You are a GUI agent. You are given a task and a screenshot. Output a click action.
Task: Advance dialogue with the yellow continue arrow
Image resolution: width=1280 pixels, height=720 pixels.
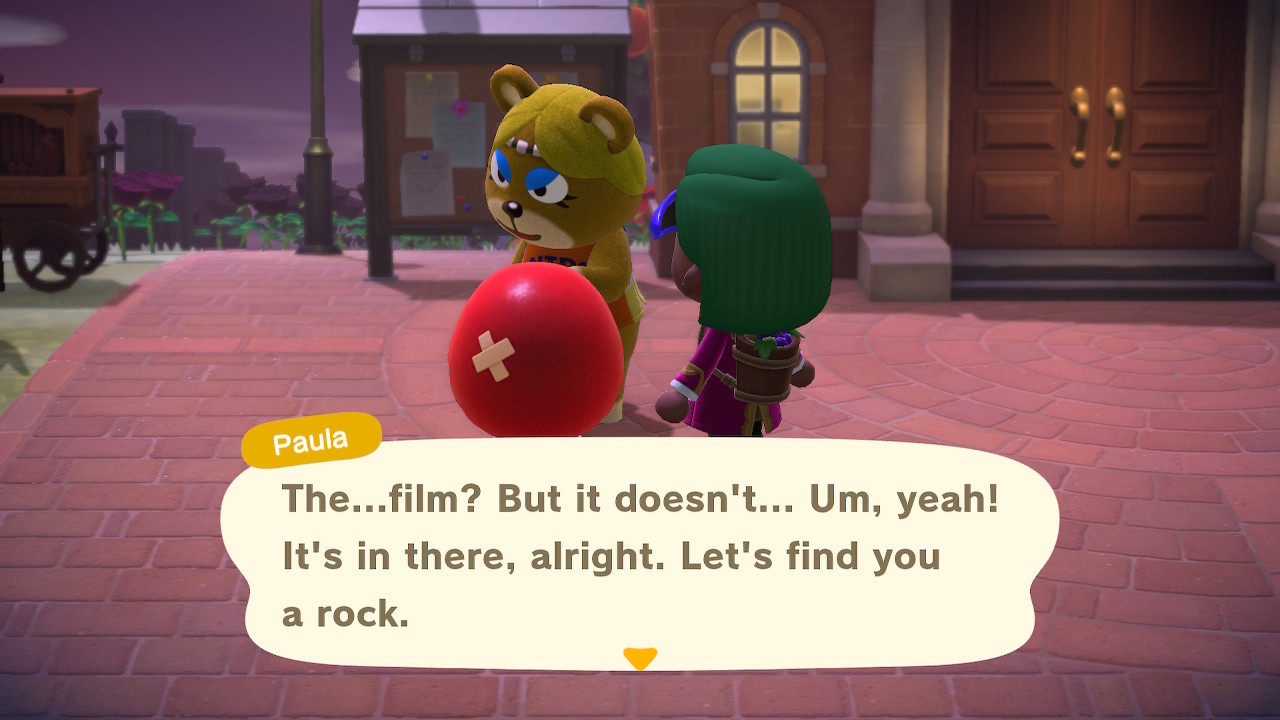639,658
